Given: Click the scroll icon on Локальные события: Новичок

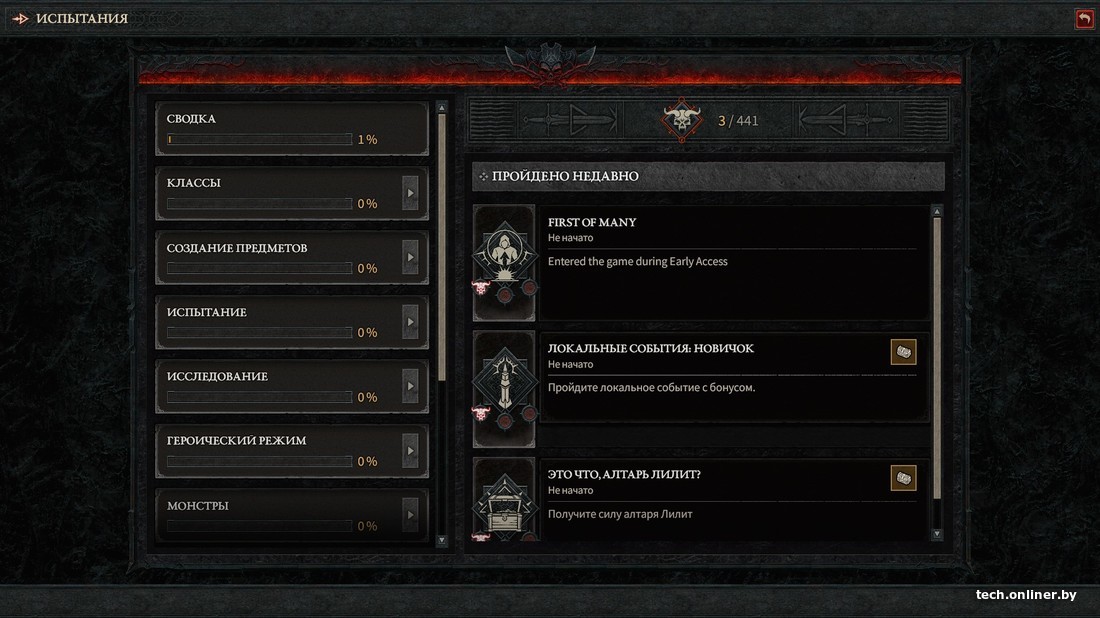Looking at the screenshot, I should (x=903, y=352).
